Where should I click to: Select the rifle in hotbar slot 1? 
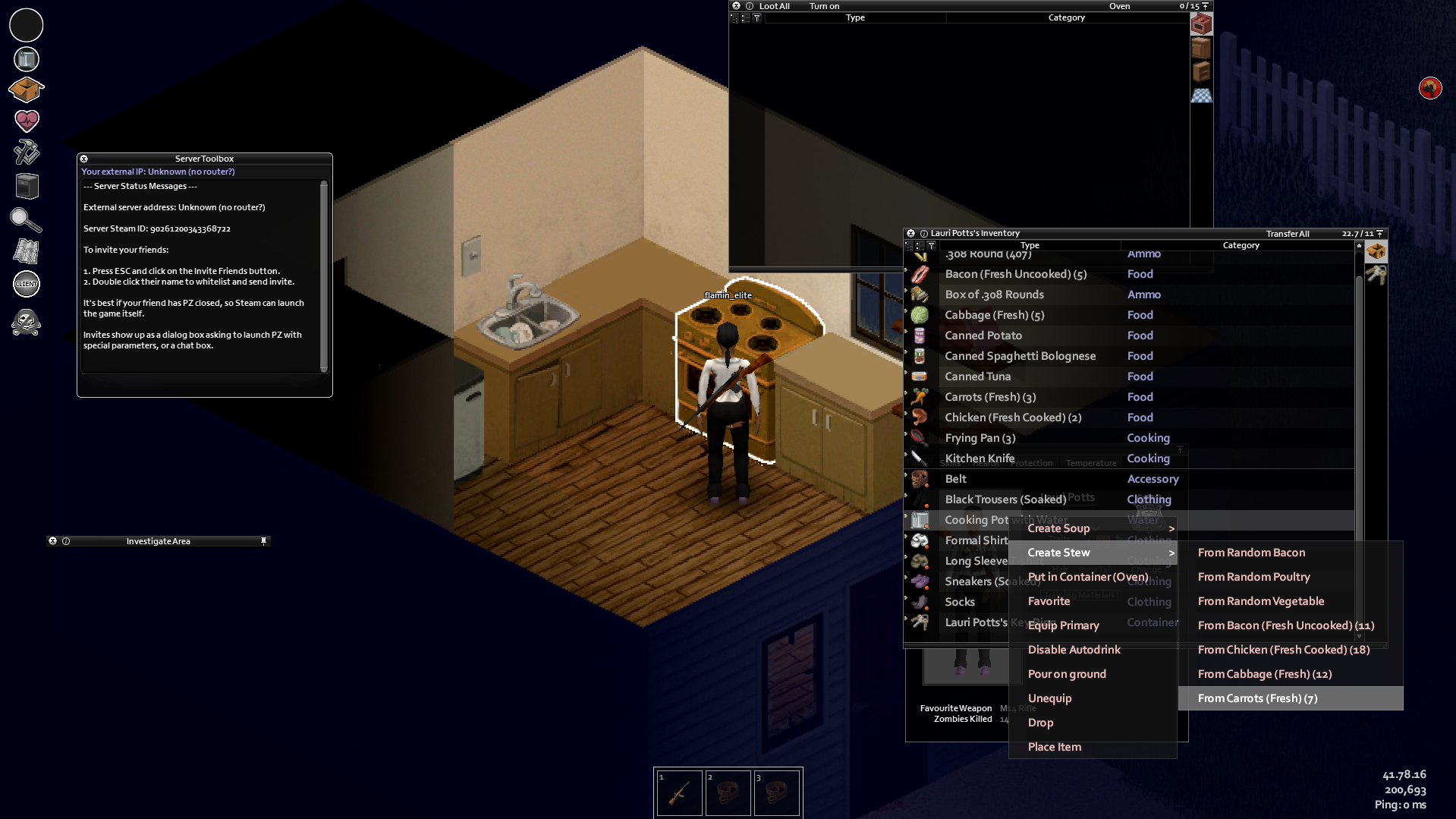pyautogui.click(x=678, y=792)
